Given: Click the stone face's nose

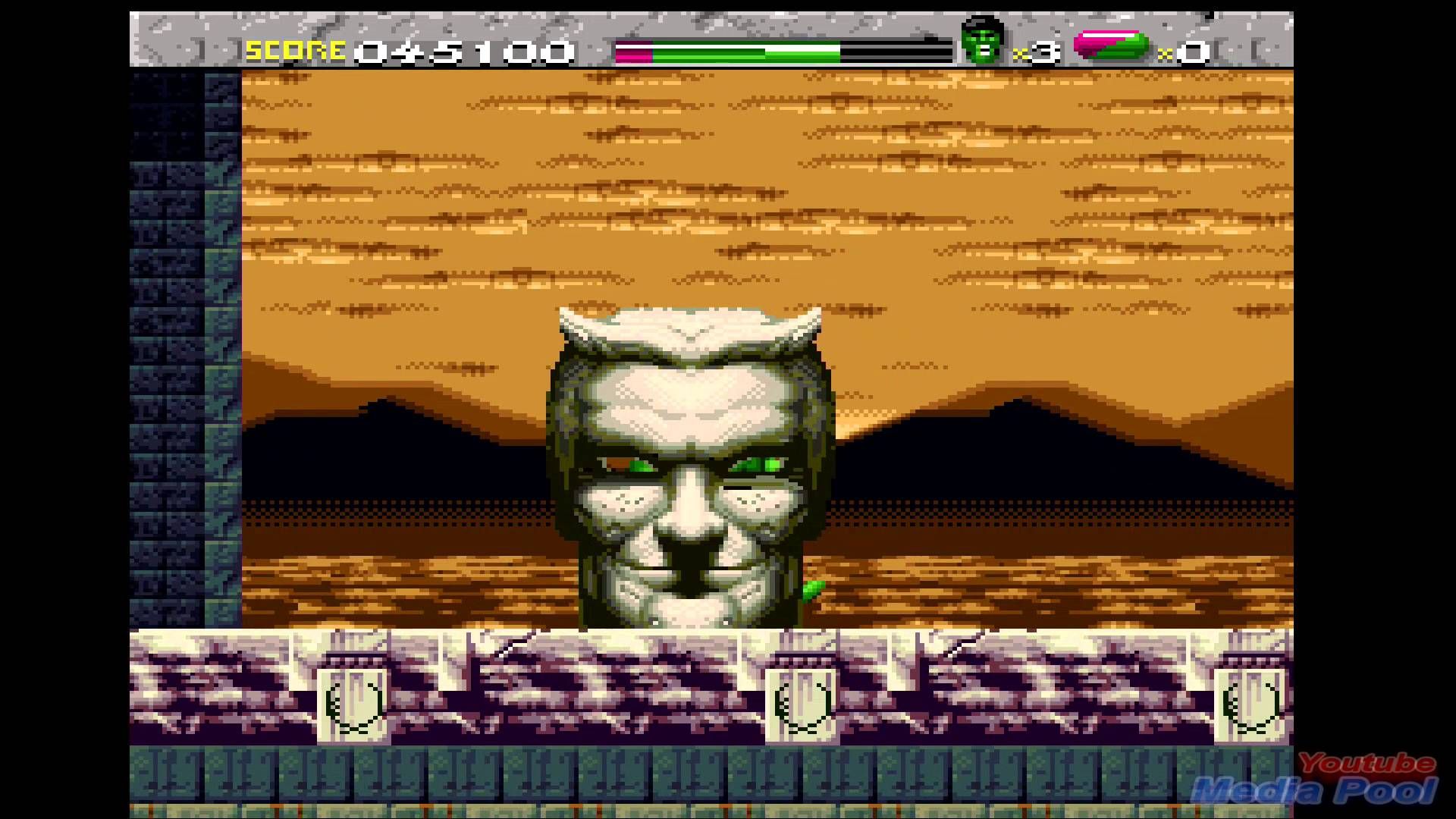Looking at the screenshot, I should point(692,516).
